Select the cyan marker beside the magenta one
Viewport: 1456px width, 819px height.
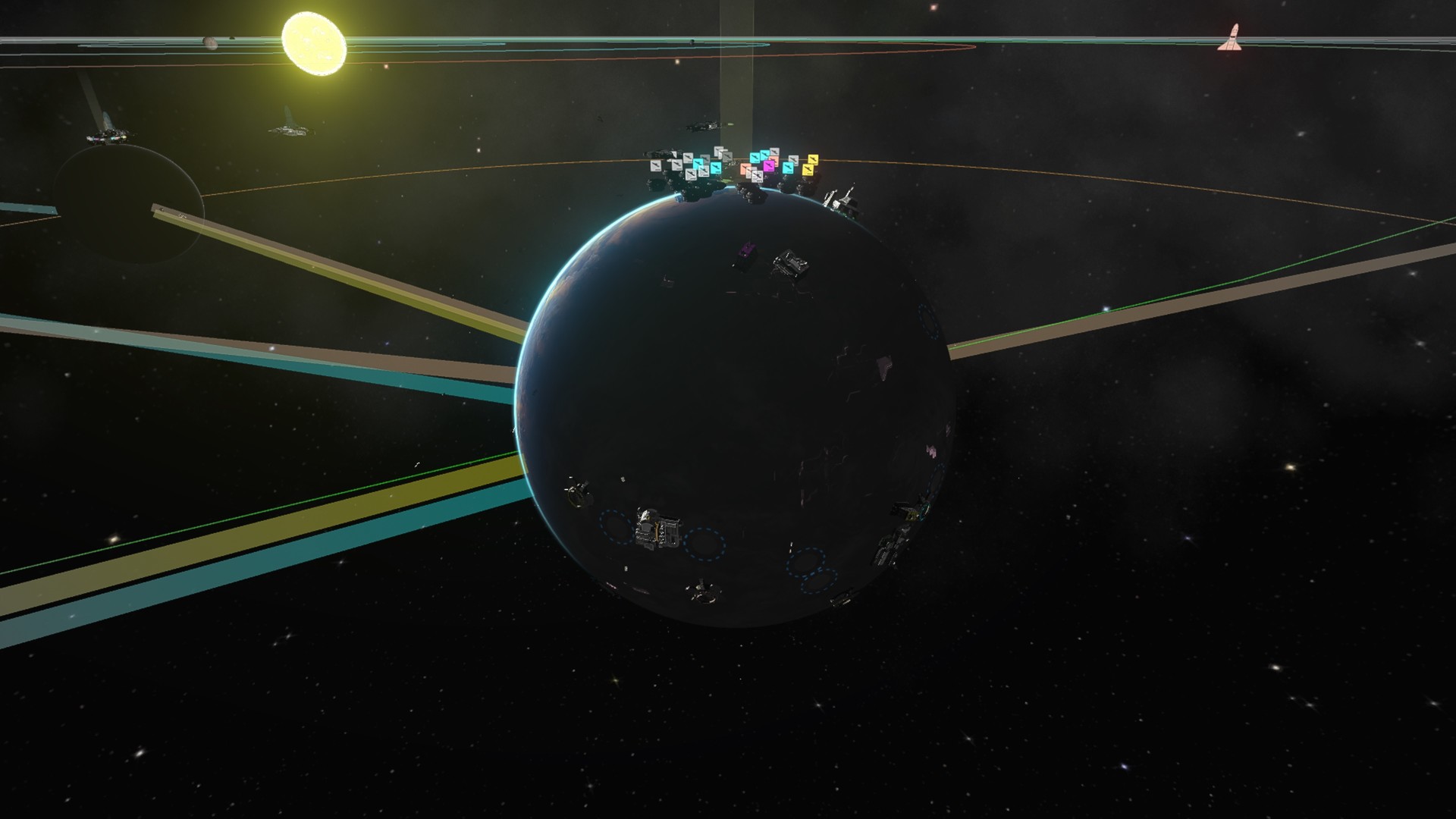(789, 168)
